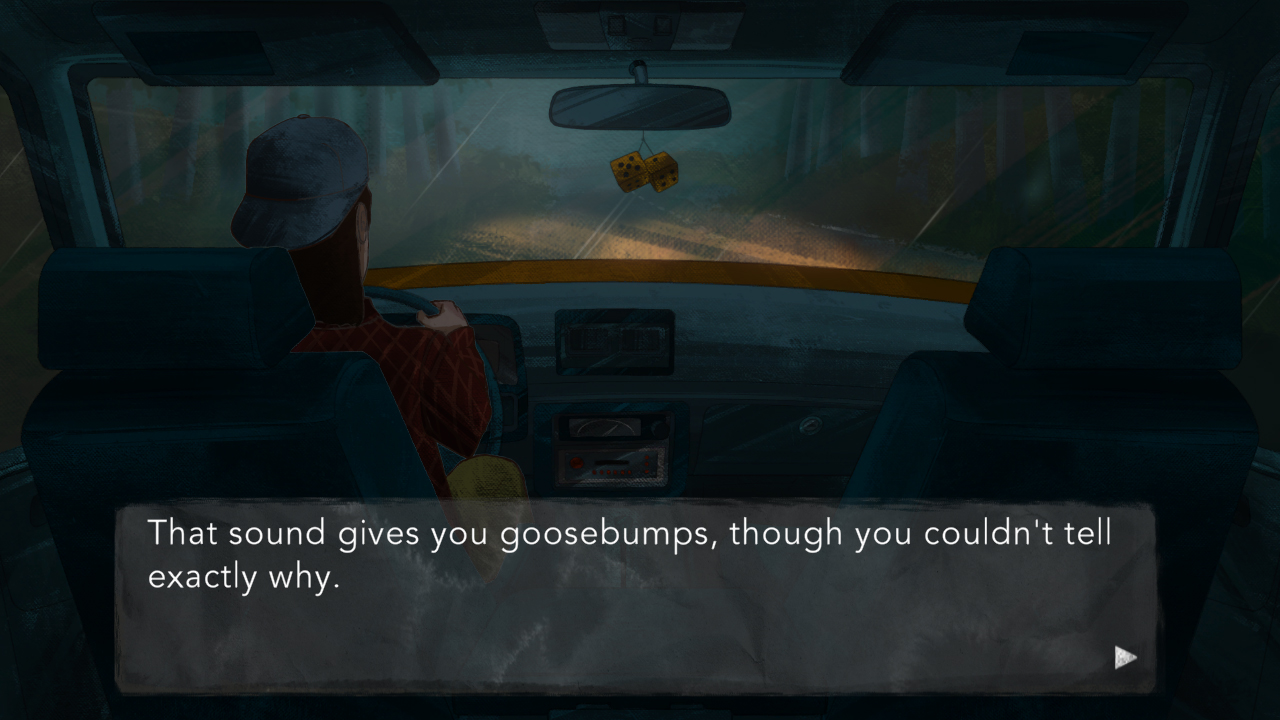Click the radio dial needle display

605,425
